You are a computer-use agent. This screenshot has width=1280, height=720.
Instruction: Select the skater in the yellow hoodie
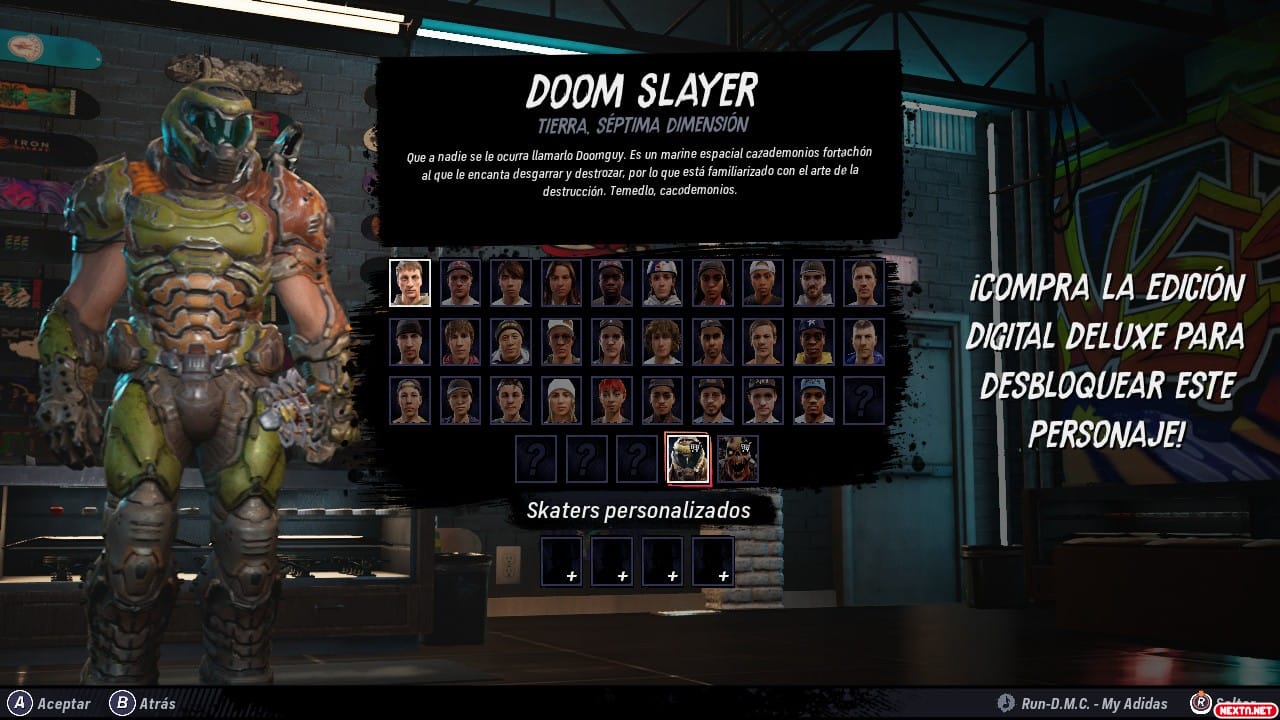[812, 342]
